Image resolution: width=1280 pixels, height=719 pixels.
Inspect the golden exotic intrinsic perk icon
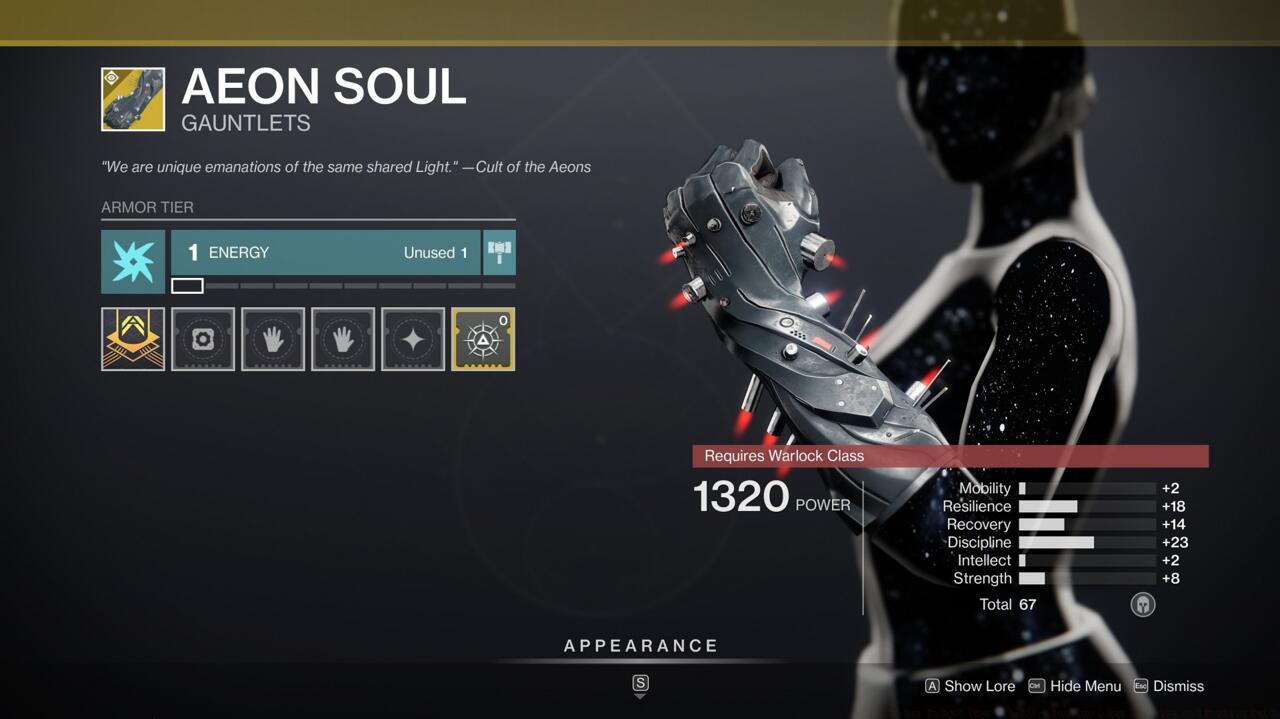click(133, 339)
